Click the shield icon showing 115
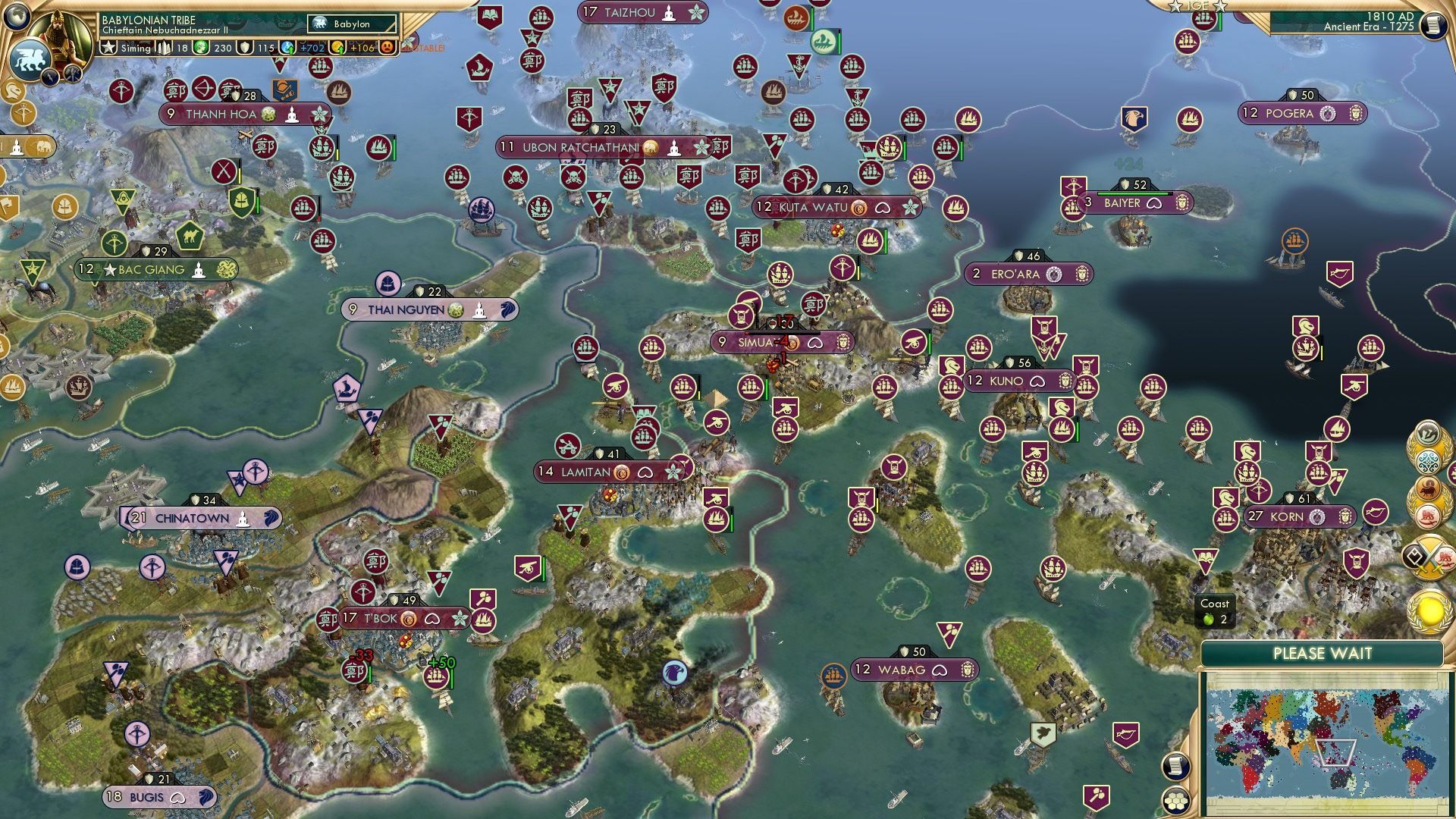The height and width of the screenshot is (819, 1456). [x=245, y=49]
